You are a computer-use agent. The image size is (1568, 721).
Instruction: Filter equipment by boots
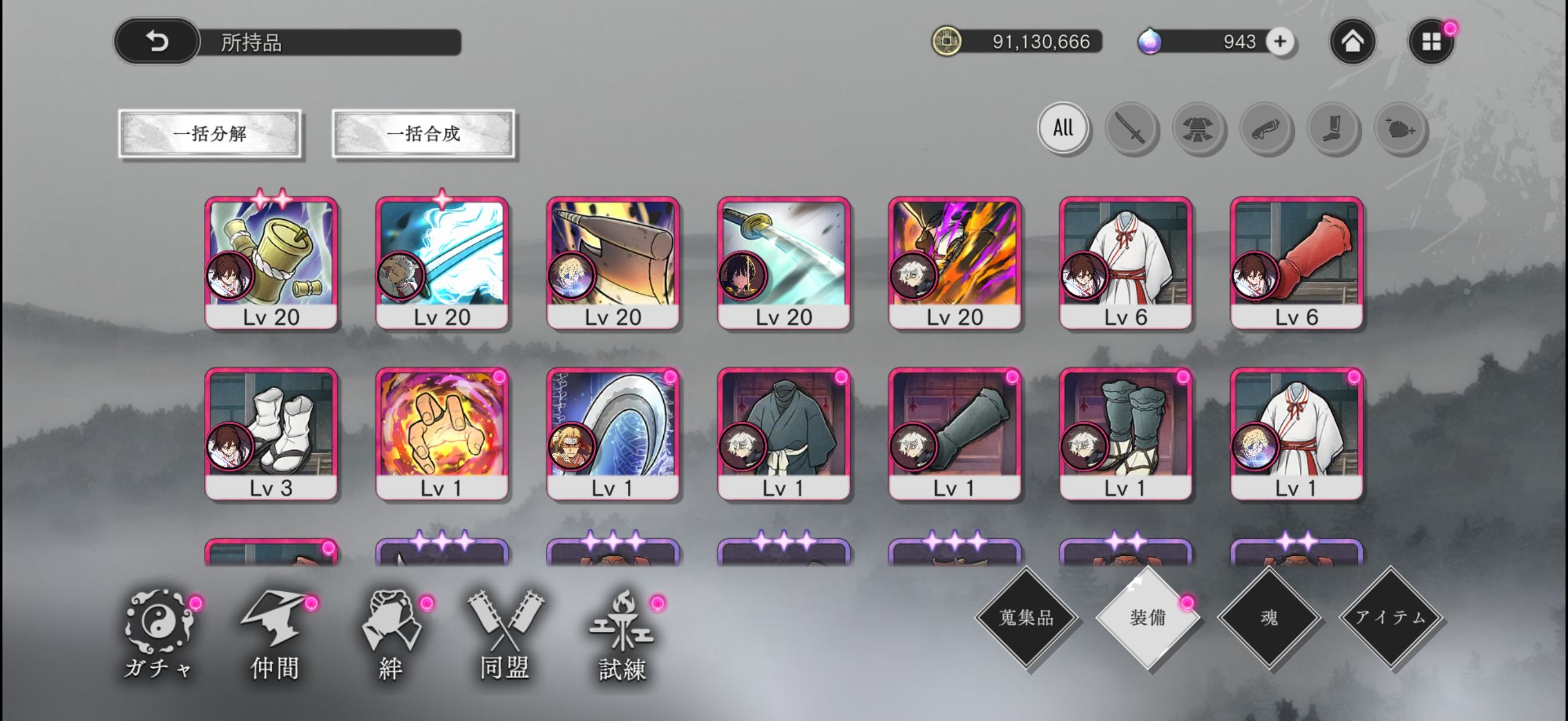pyautogui.click(x=1333, y=129)
